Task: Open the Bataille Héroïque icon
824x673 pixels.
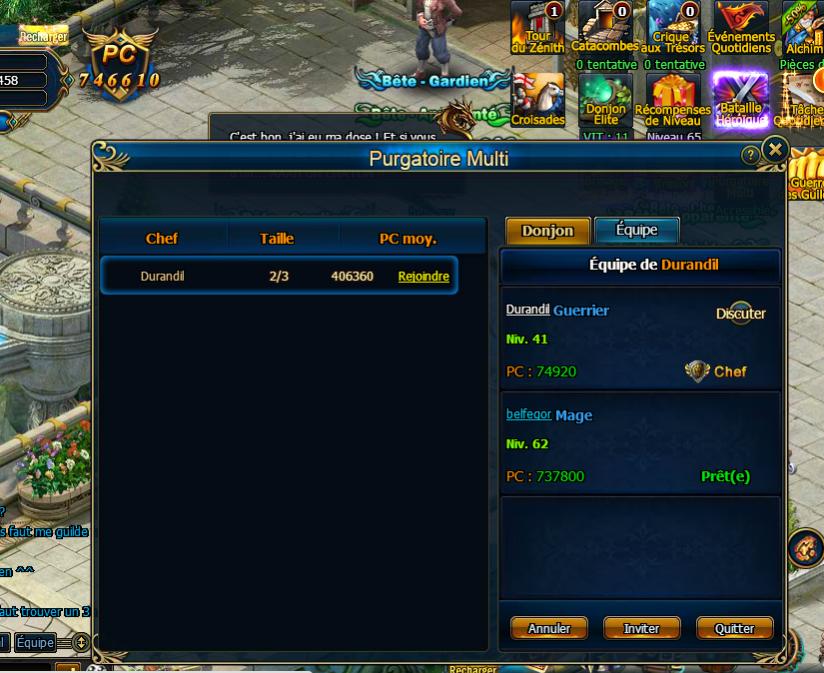Action: (x=741, y=98)
